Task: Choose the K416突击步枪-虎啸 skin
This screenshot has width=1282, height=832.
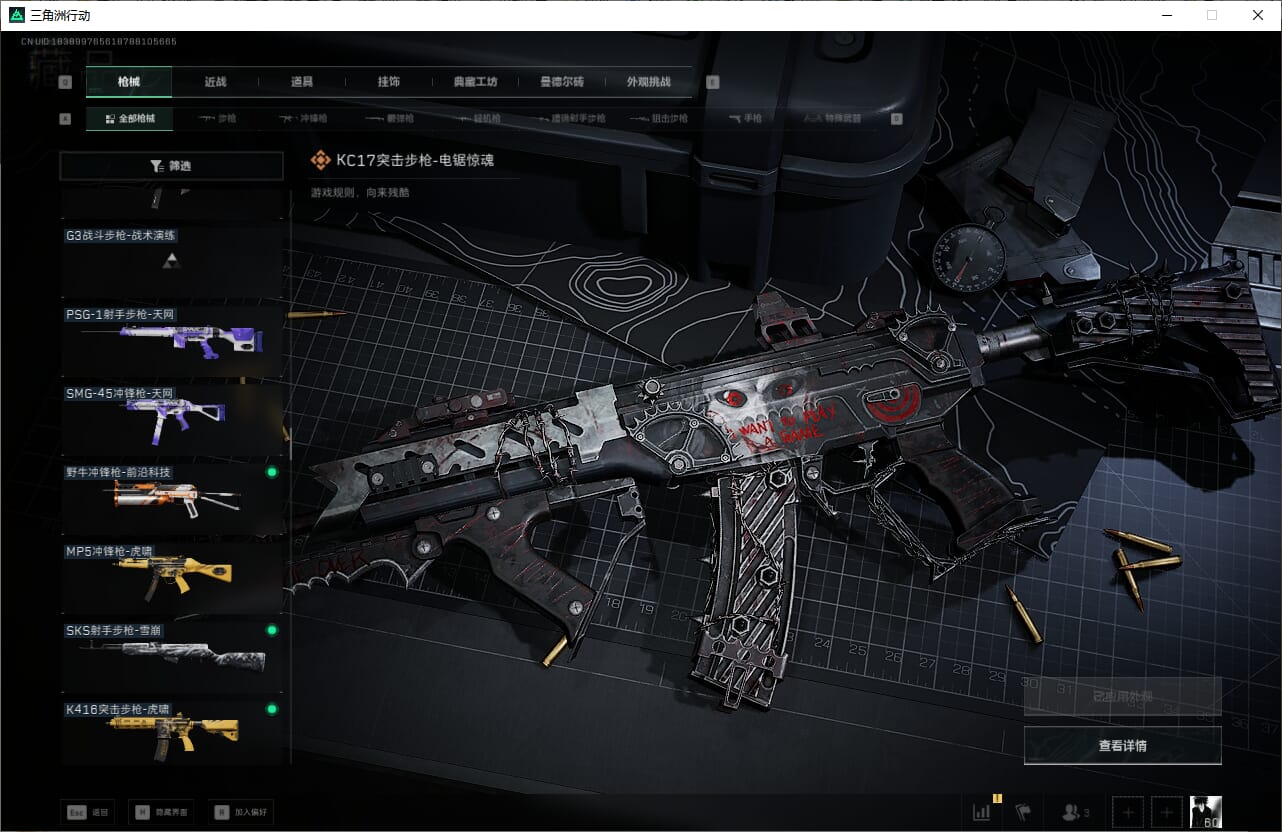Action: pyautogui.click(x=172, y=733)
